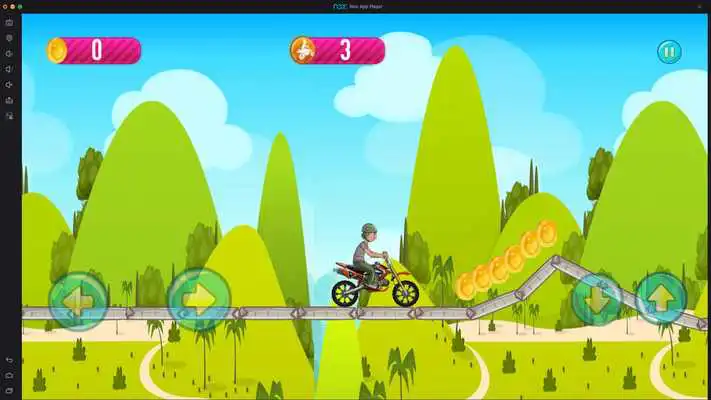The image size is (711, 400).
Task: Pause the game with the pause button
Action: point(668,50)
